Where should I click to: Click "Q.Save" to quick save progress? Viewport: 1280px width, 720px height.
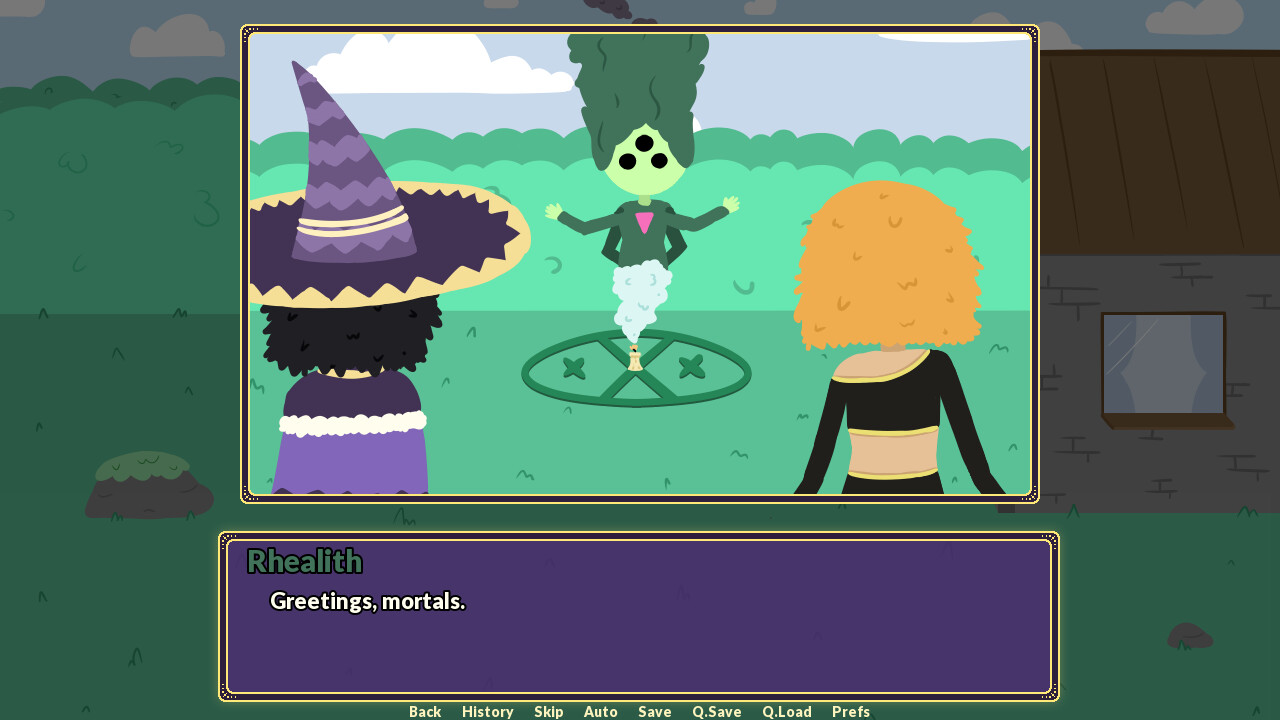click(x=716, y=711)
